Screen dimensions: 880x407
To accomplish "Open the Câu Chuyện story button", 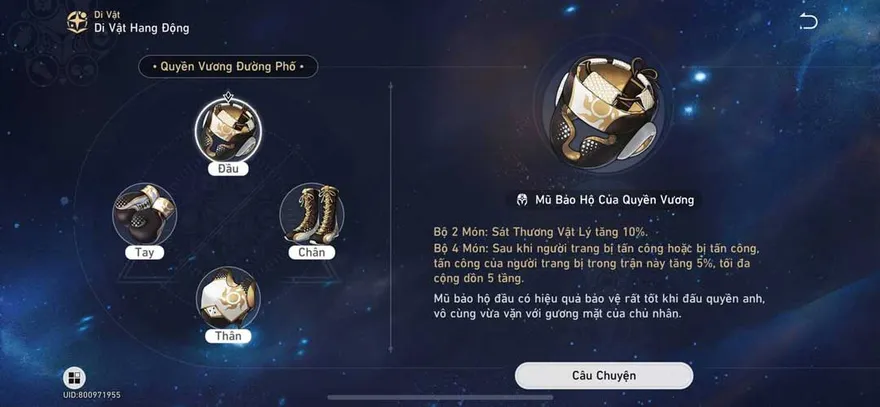I will coord(604,375).
